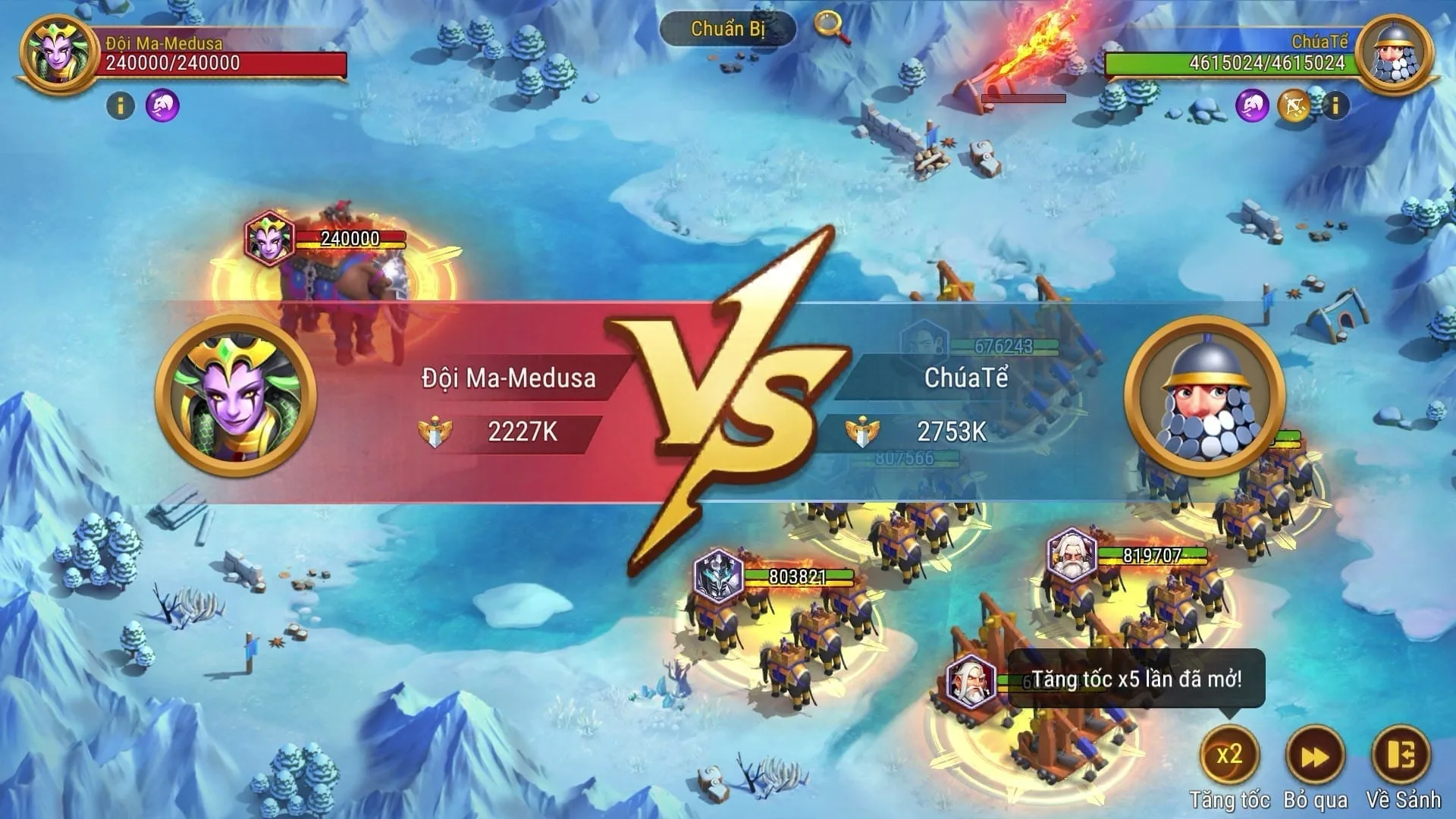Skip the battle with Bỏ qua

[1316, 755]
